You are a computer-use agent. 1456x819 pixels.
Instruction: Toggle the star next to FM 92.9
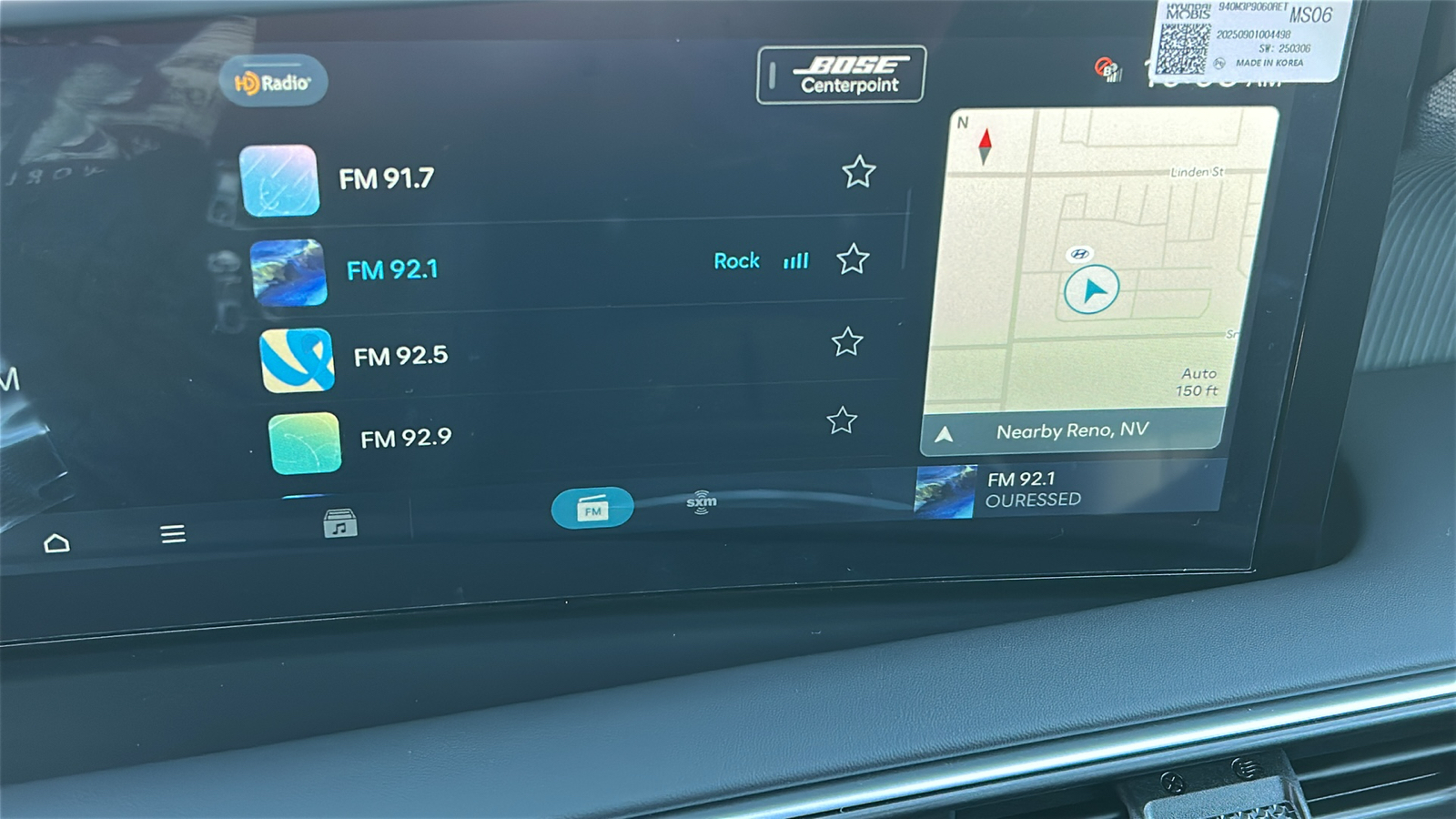[x=841, y=419]
